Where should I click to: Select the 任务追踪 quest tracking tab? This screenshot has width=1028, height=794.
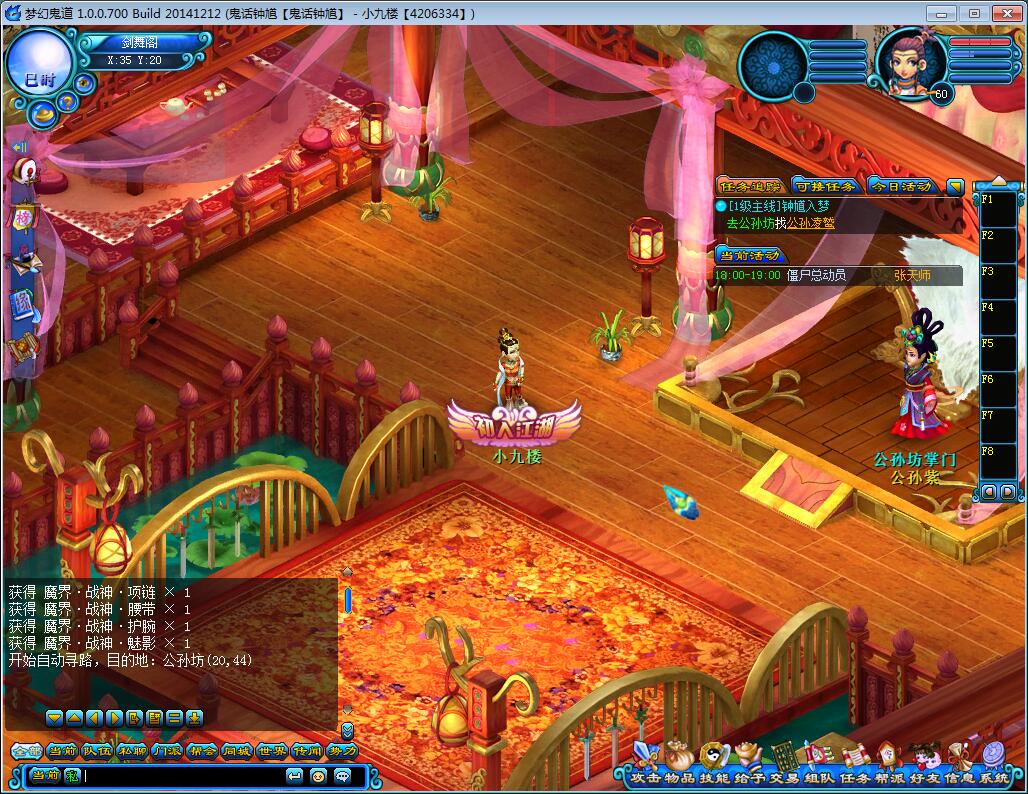750,186
